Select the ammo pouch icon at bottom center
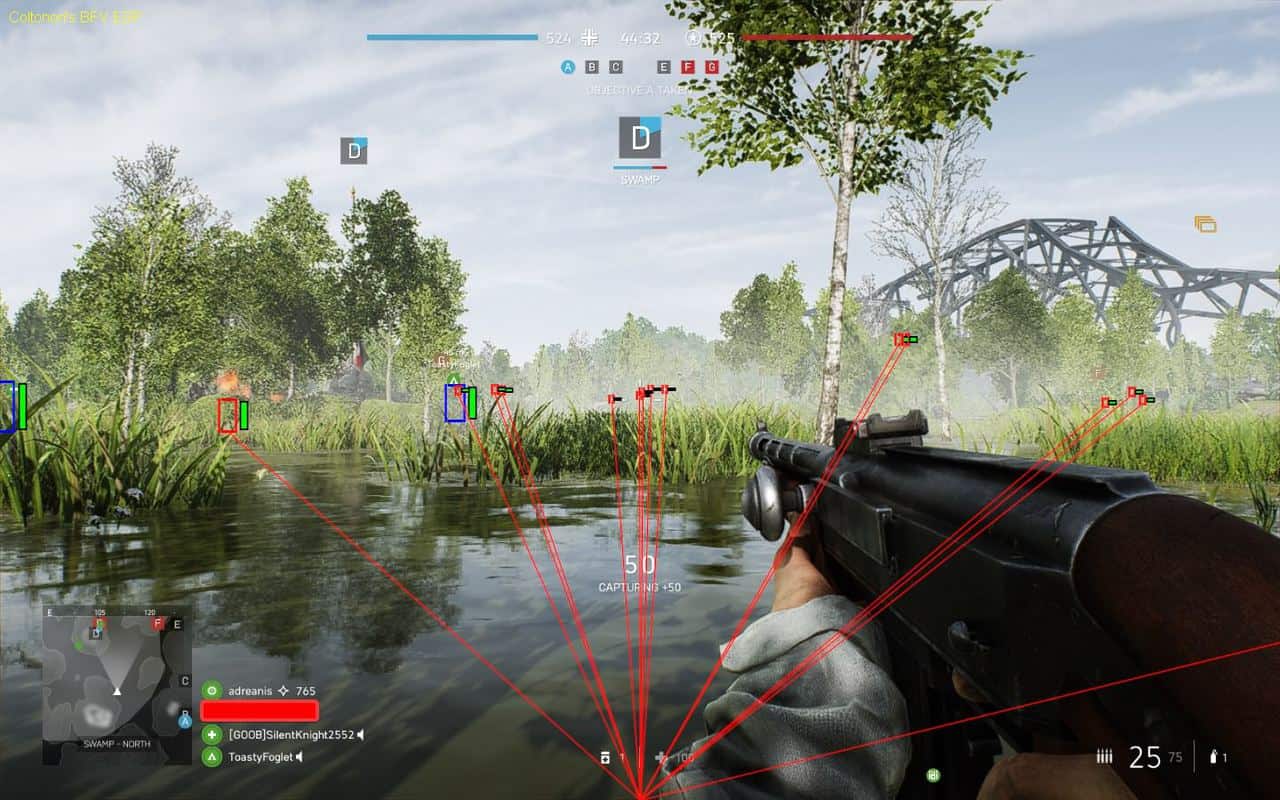This screenshot has height=800, width=1280. coord(605,758)
